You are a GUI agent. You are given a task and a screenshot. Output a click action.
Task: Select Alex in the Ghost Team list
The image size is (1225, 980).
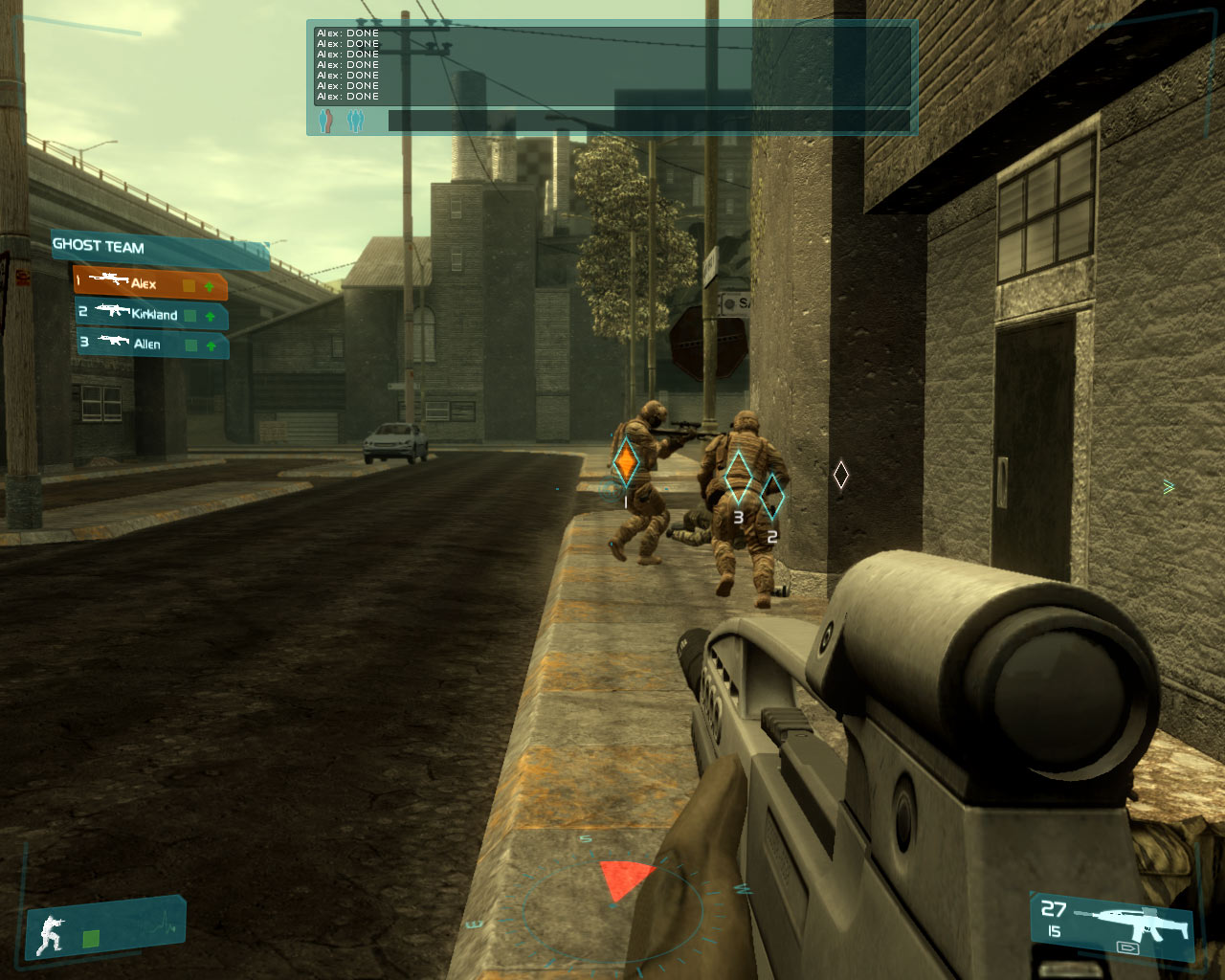click(149, 283)
